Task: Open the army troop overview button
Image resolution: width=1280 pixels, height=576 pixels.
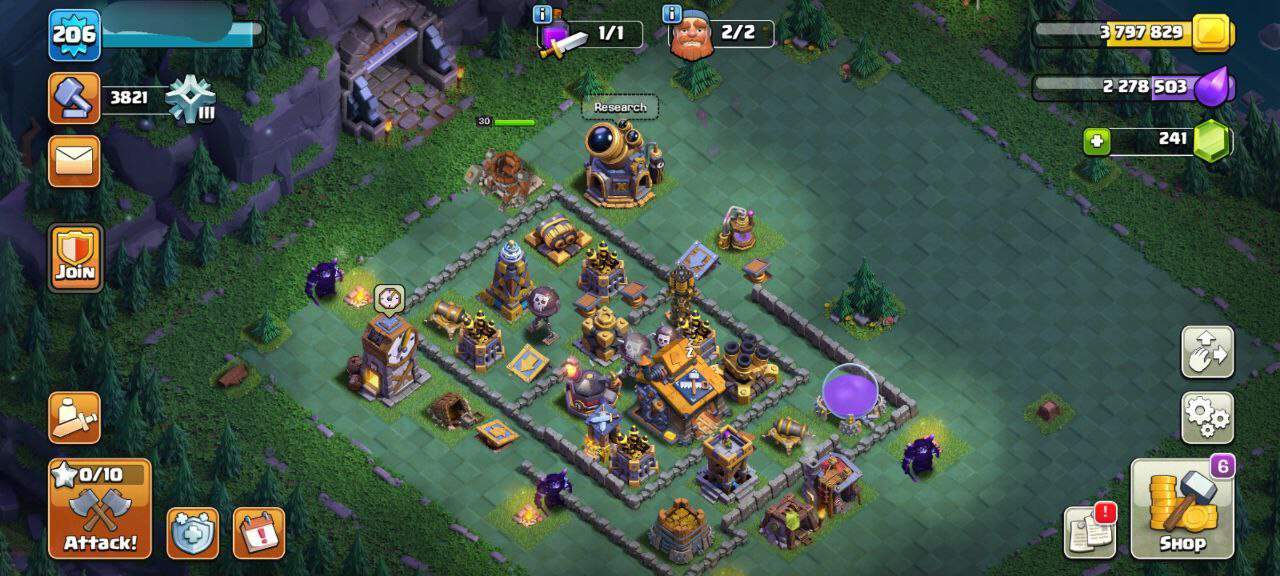Action: pos(74,417)
